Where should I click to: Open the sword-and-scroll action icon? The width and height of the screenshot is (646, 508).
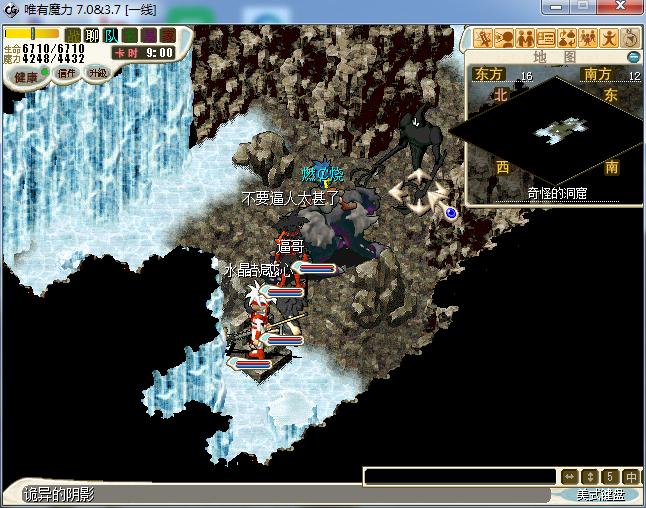485,39
